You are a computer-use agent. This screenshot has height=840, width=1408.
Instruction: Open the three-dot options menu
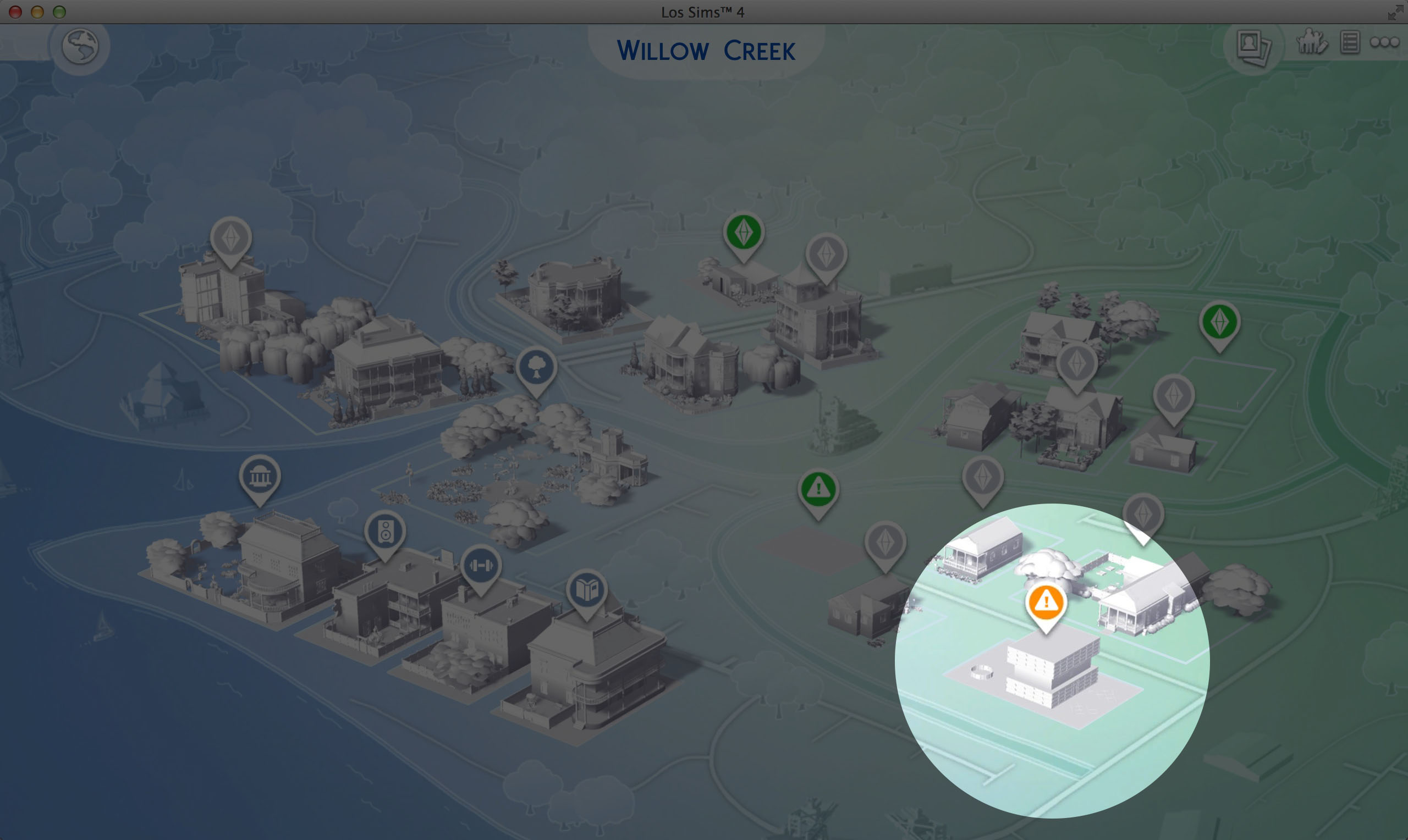coord(1384,42)
